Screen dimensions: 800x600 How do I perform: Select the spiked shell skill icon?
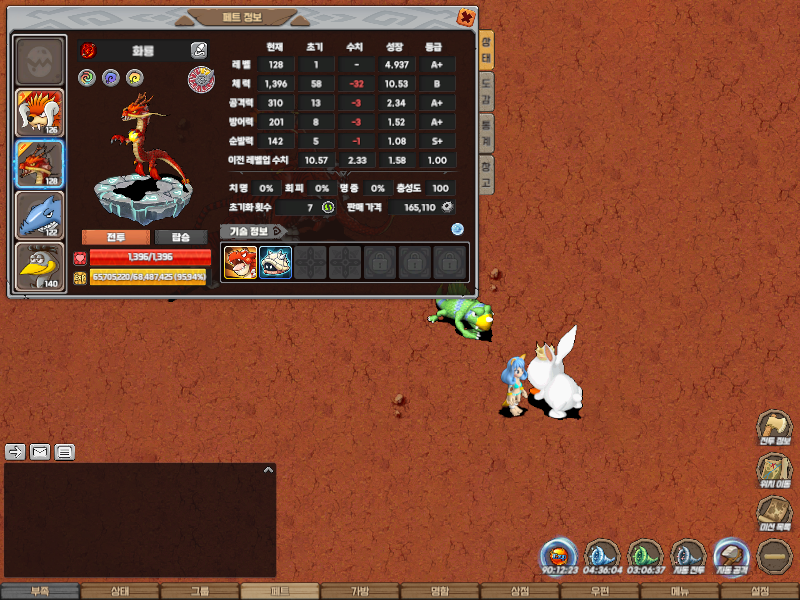click(x=275, y=262)
